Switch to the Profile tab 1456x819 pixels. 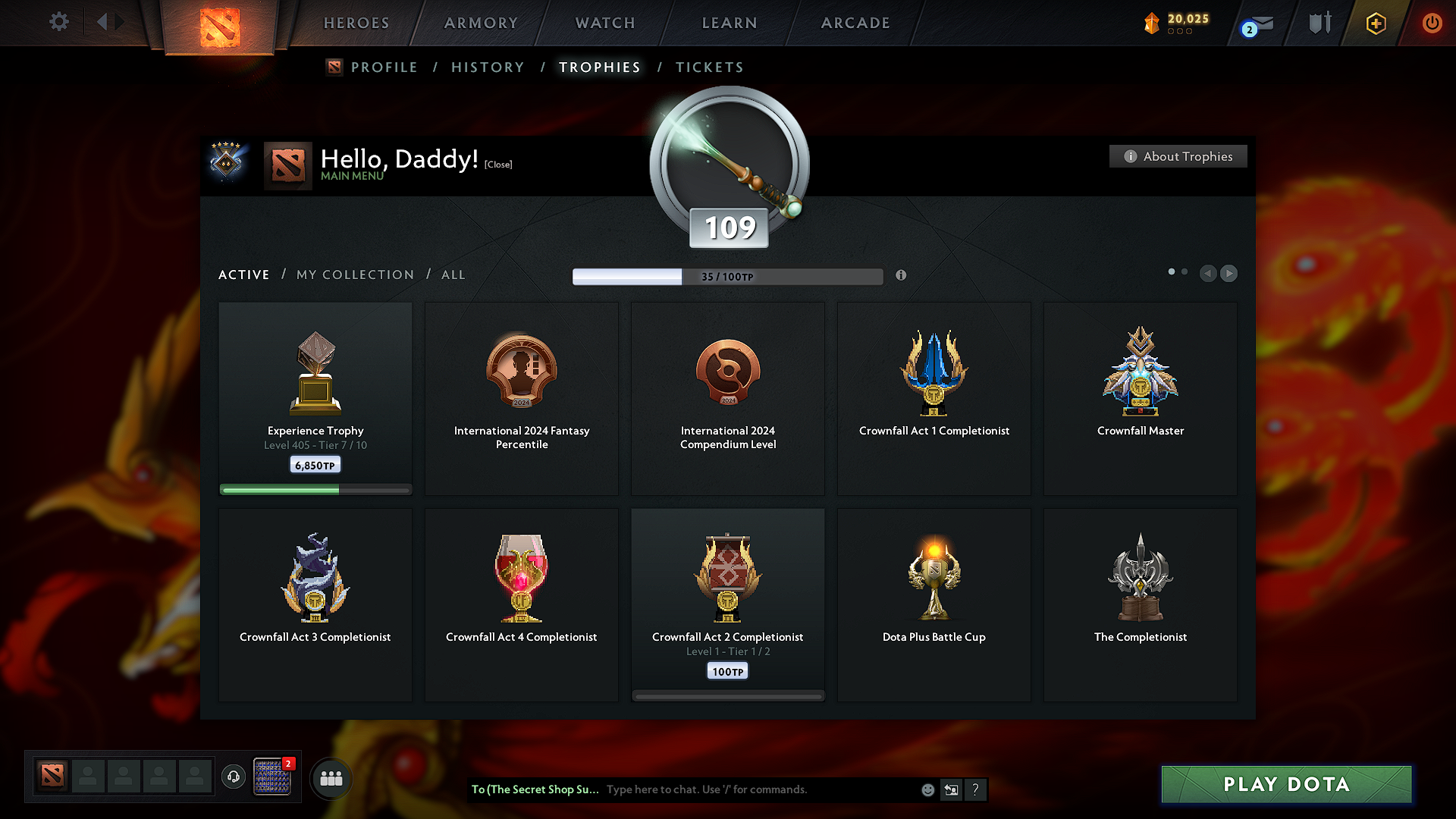(x=384, y=67)
